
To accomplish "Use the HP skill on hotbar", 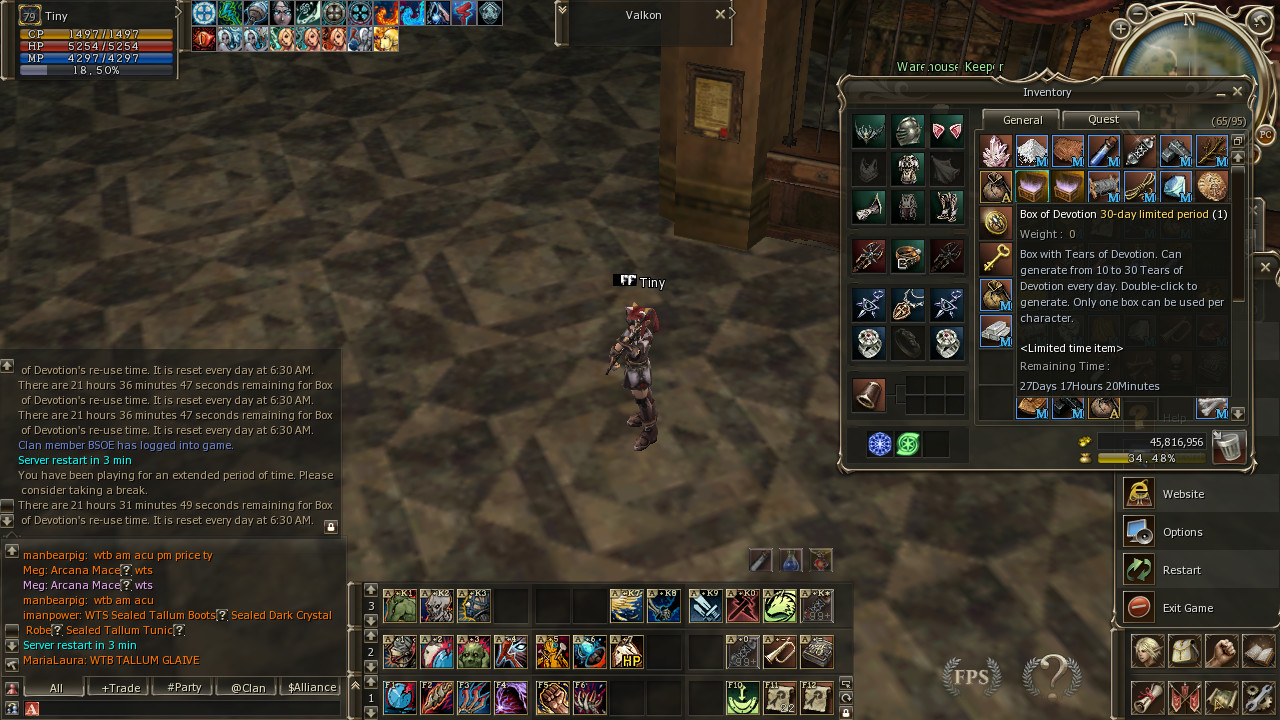I will point(627,652).
